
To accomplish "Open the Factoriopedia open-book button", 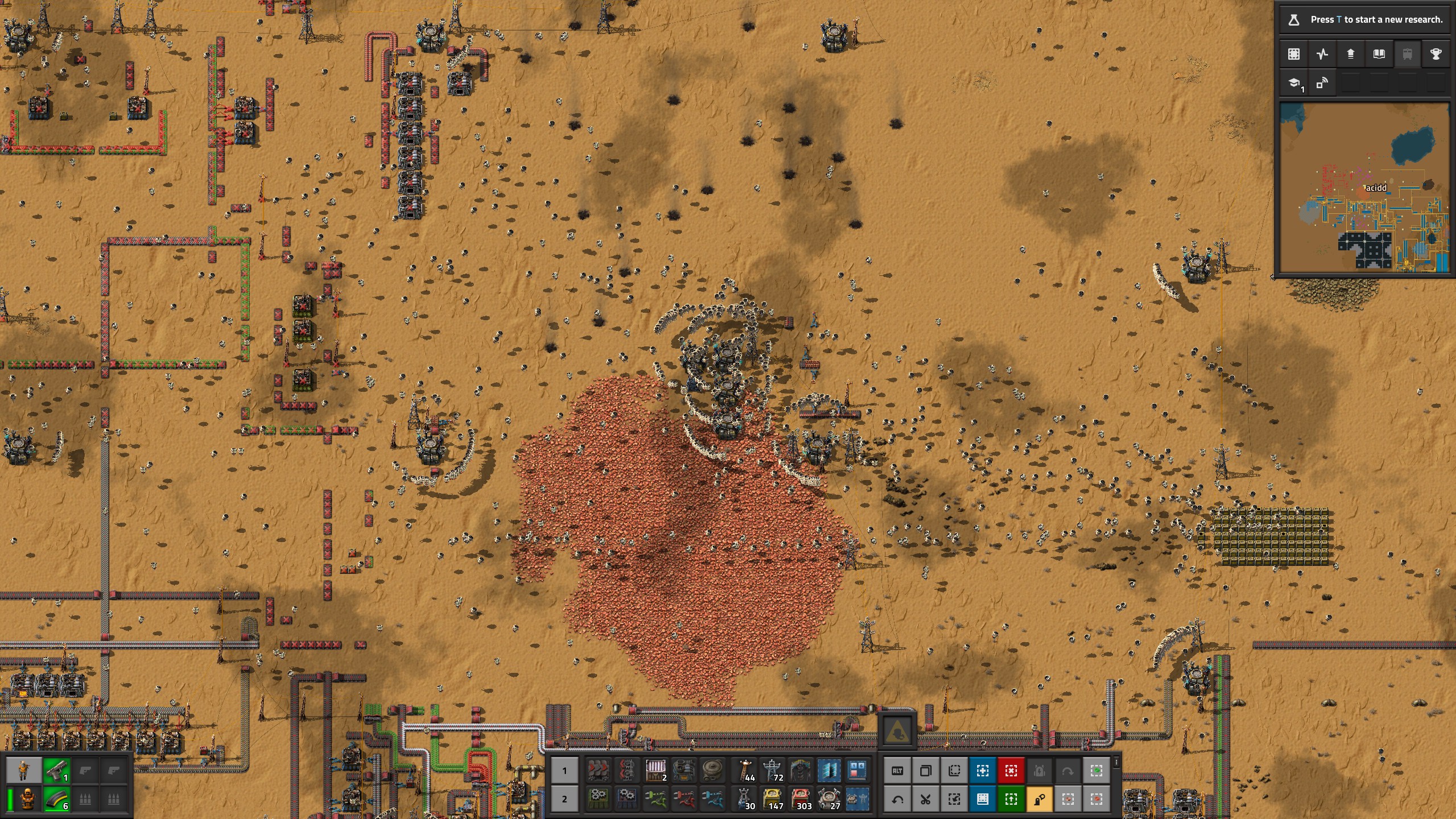I will click(x=1379, y=54).
